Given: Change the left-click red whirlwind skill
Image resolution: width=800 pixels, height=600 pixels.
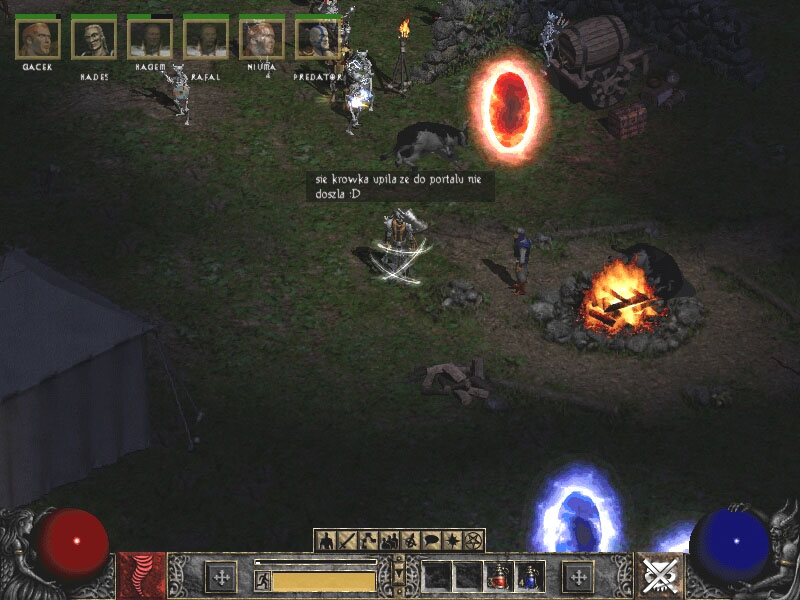Looking at the screenshot, I should (x=141, y=576).
